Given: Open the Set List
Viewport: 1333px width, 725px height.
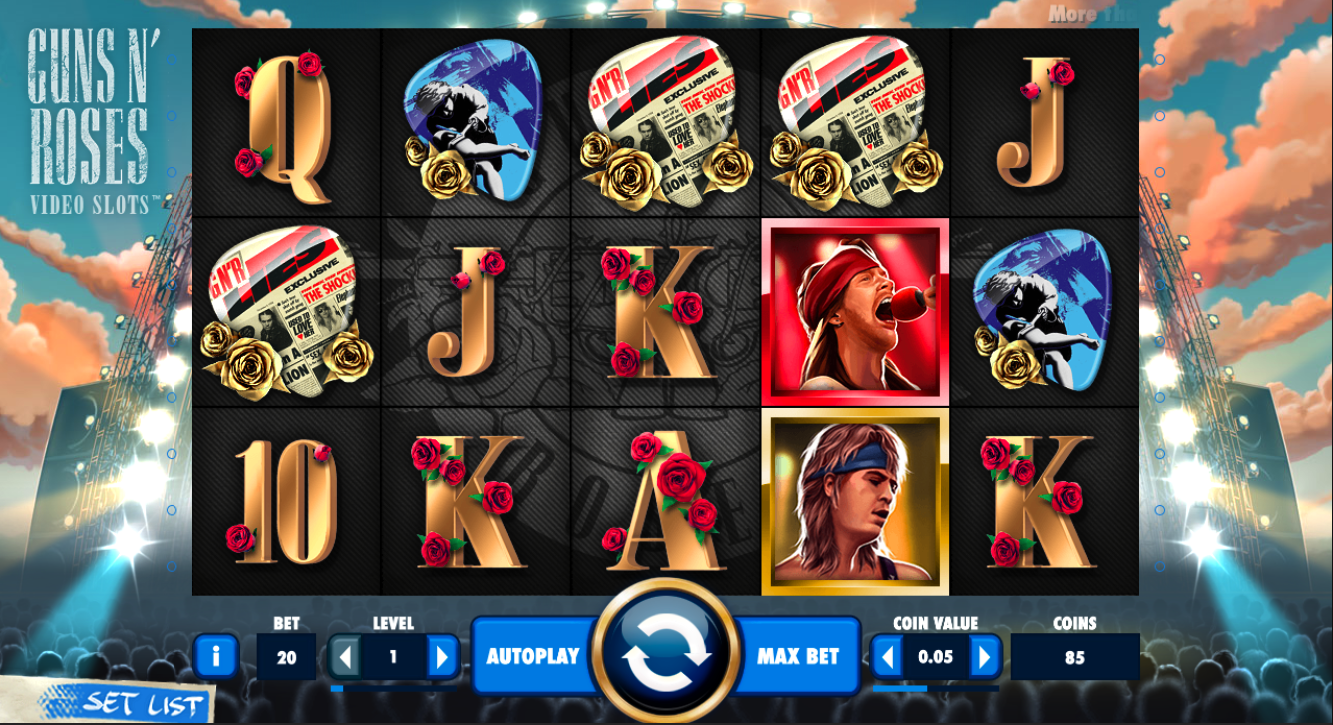Looking at the screenshot, I should [x=130, y=701].
